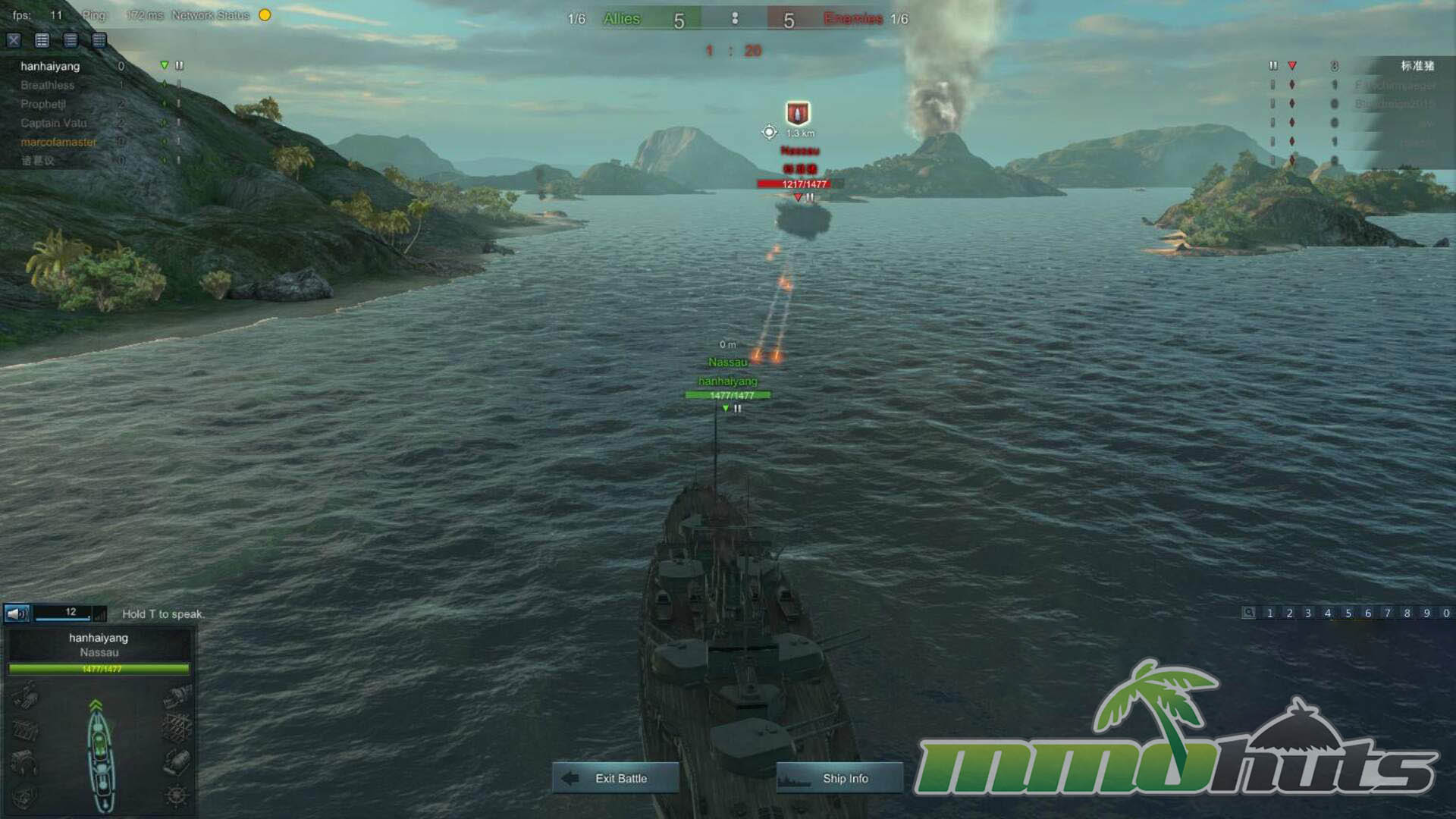Select Prophetjl in the allies list
This screenshot has width=1456, height=819.
click(43, 104)
